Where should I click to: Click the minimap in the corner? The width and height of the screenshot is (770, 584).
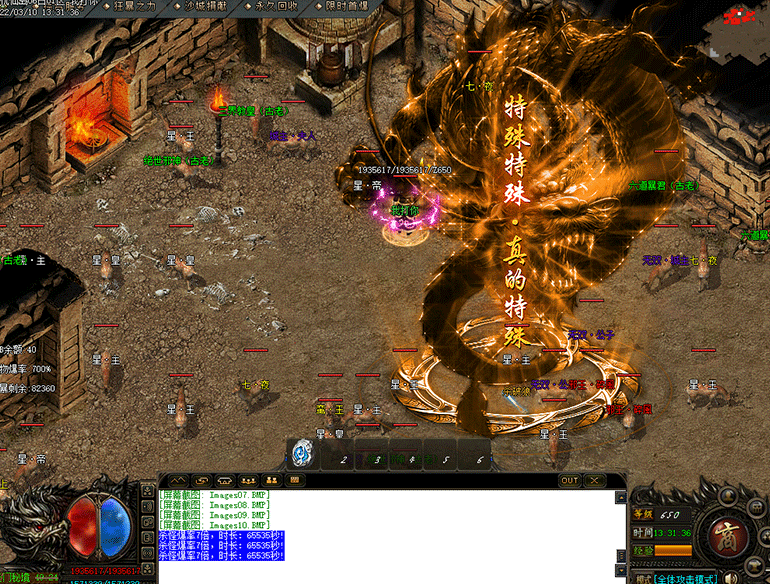(740, 30)
